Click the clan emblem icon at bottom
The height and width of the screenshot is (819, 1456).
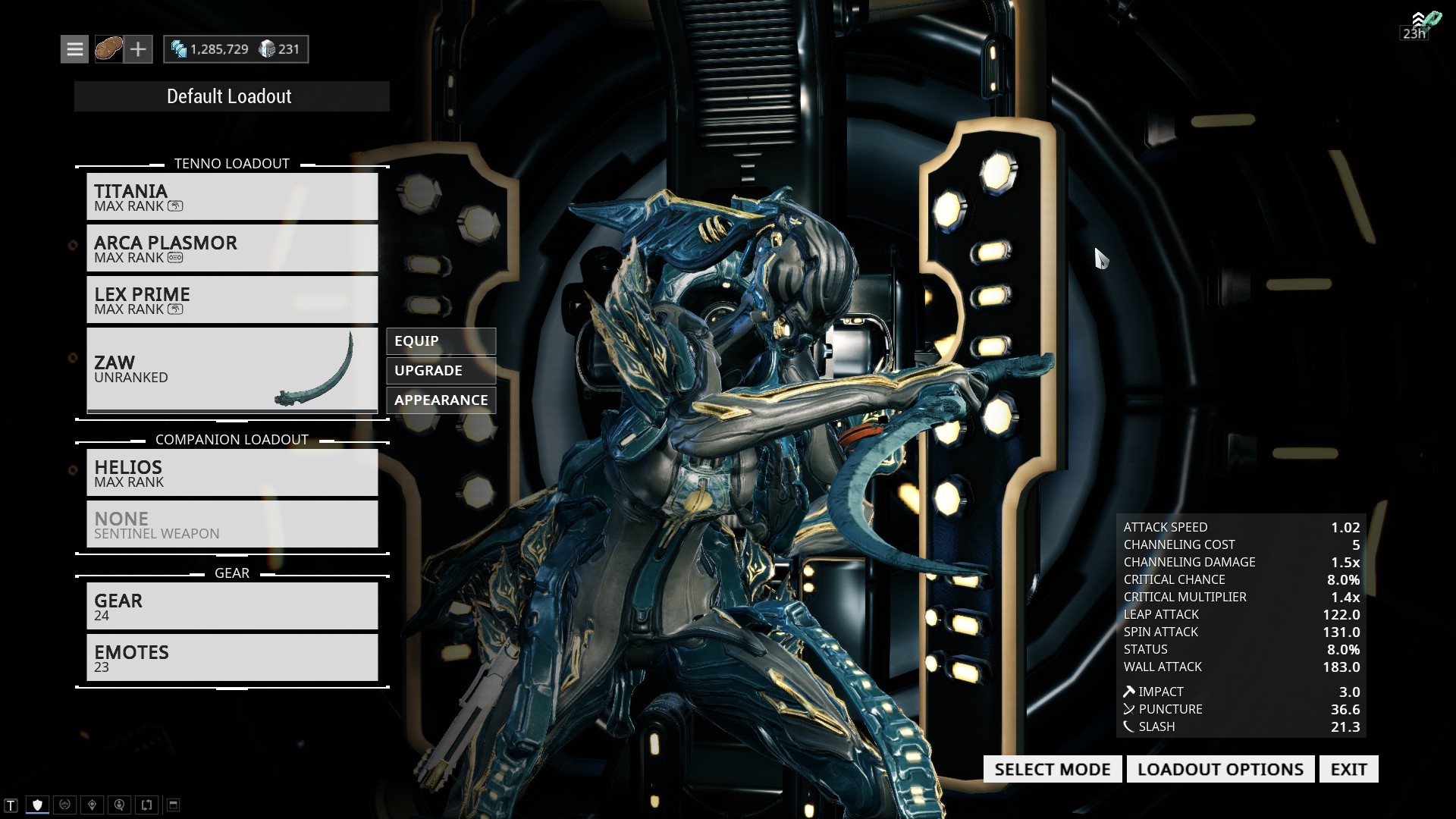tap(64, 805)
